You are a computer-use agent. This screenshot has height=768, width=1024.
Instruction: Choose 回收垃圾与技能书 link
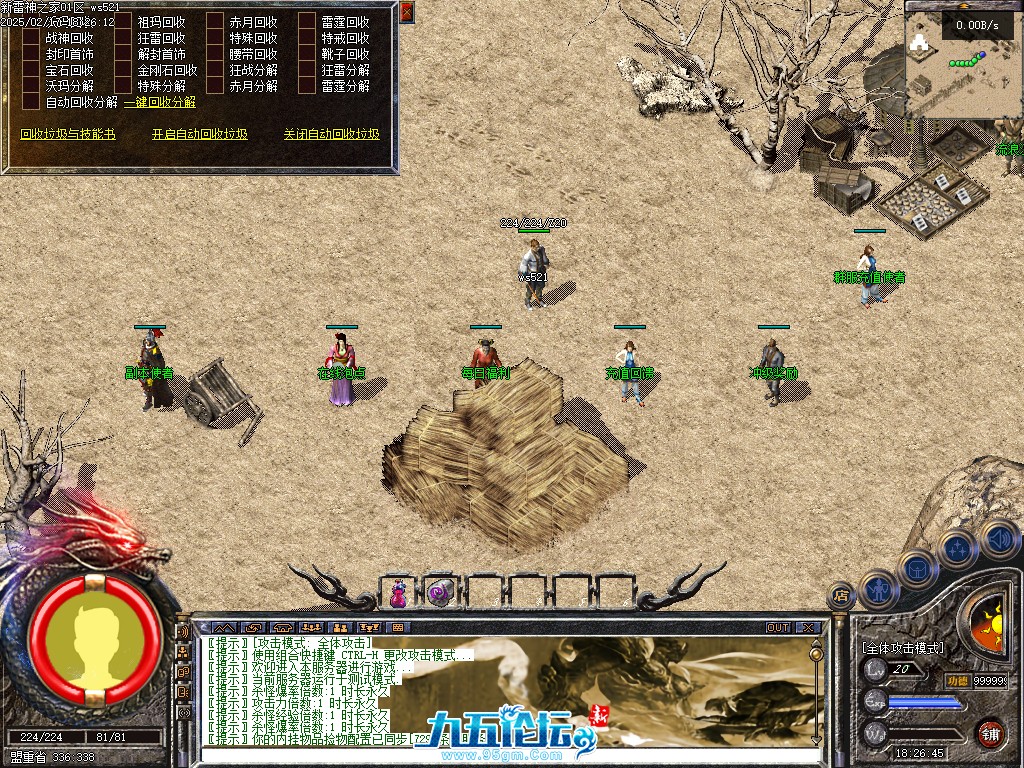tap(68, 134)
